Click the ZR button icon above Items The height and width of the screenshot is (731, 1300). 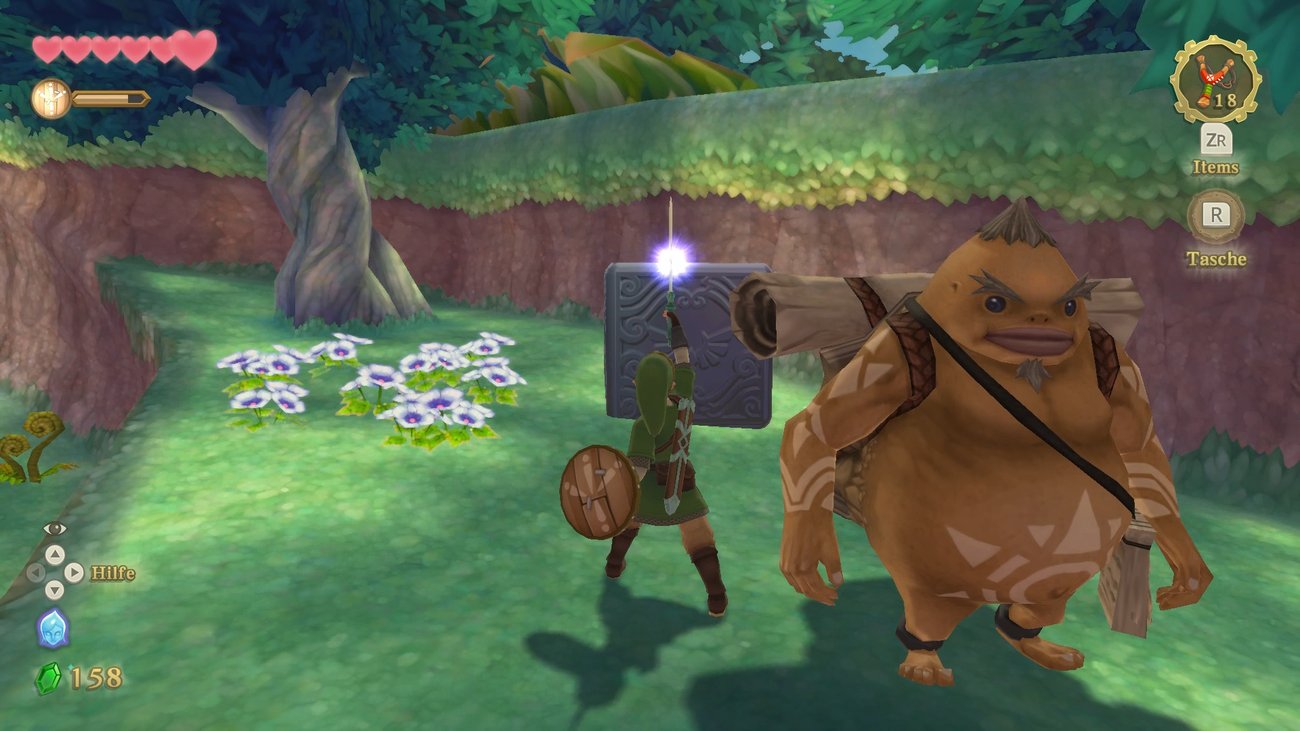pyautogui.click(x=1218, y=140)
